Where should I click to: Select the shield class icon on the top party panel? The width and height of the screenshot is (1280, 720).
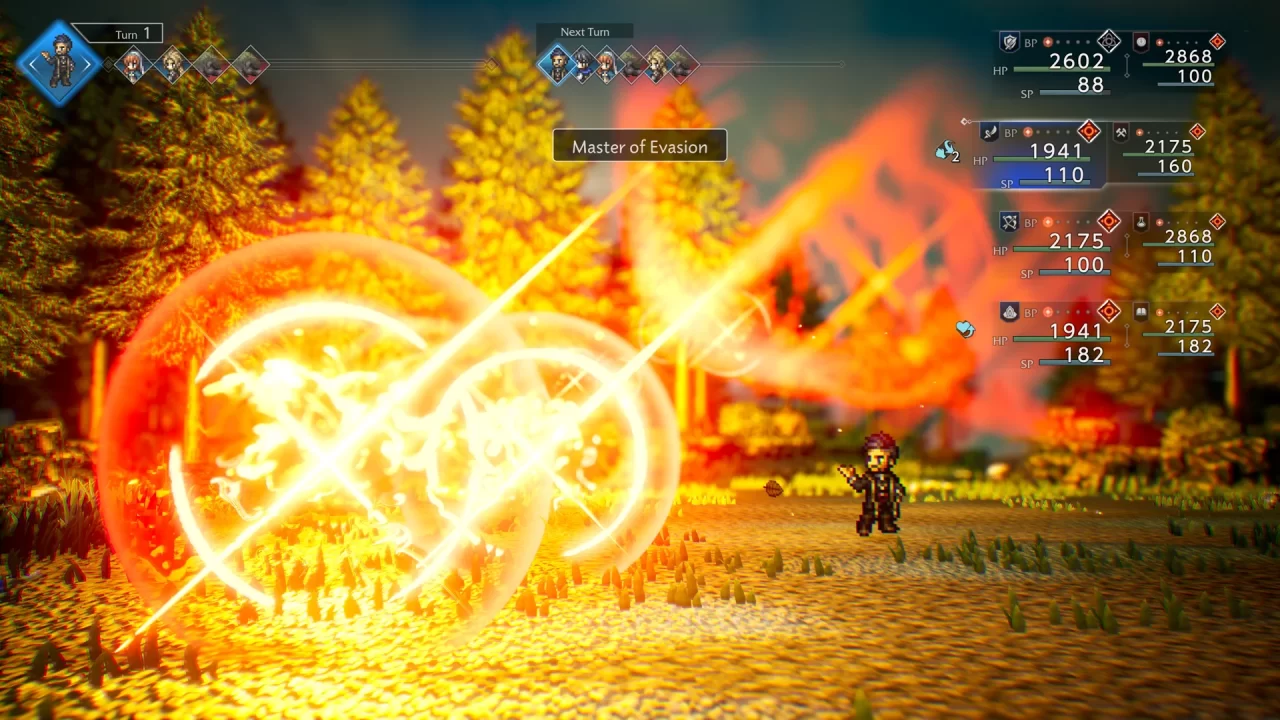[1009, 42]
